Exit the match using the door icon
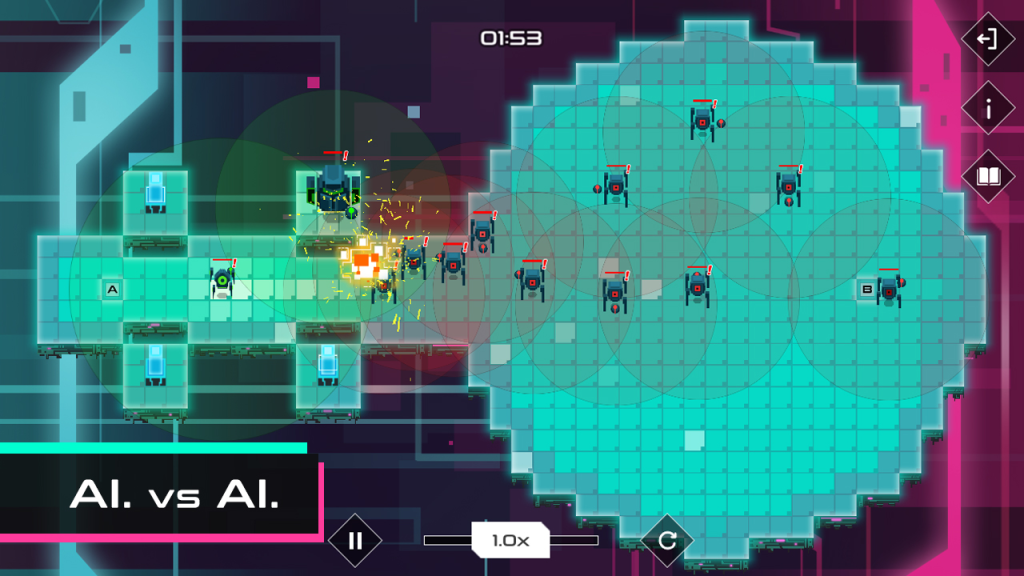The width and height of the screenshot is (1024, 576). point(988,39)
